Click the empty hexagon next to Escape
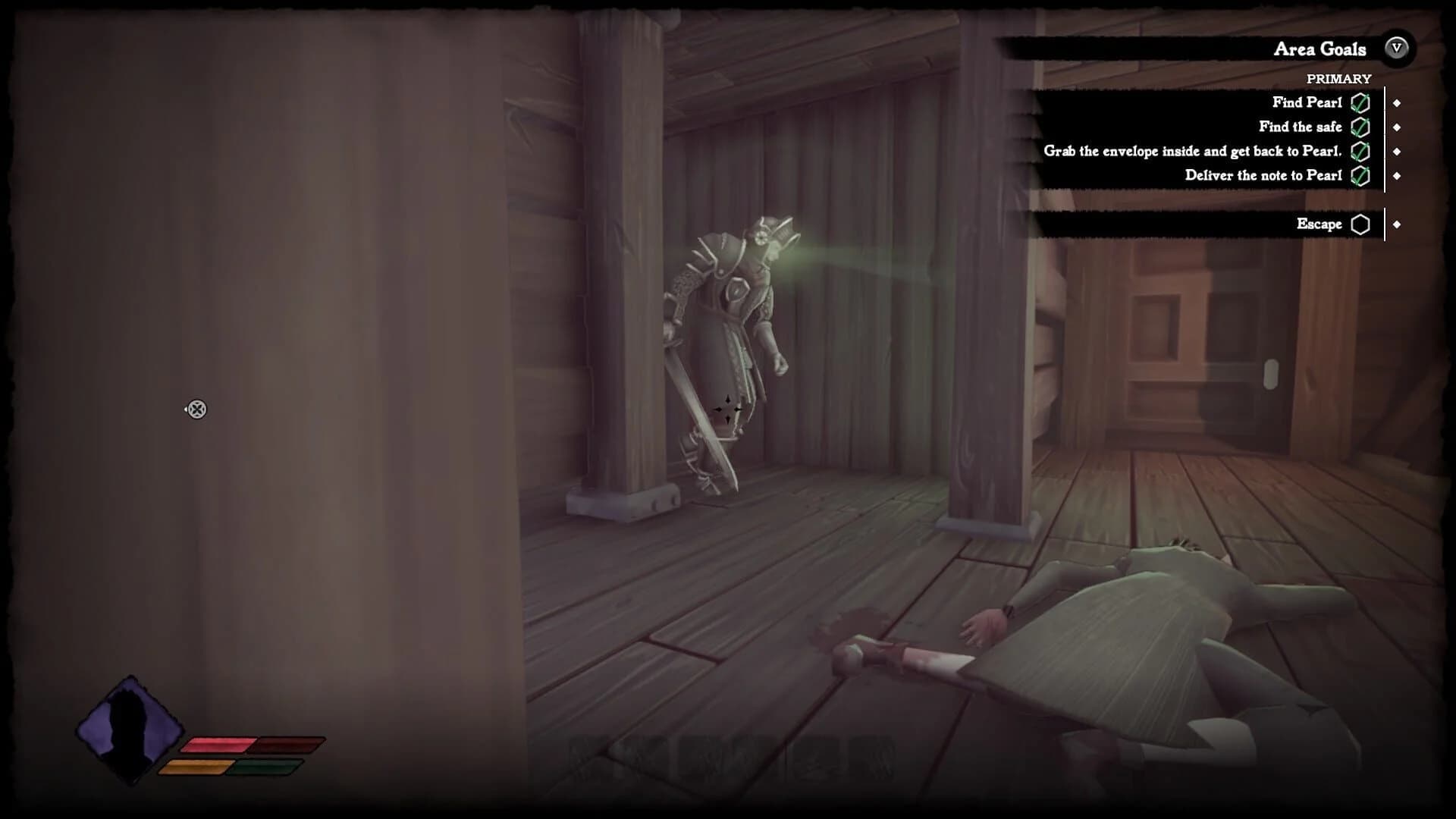Screen dimensions: 1456x819 pyautogui.click(x=1360, y=224)
